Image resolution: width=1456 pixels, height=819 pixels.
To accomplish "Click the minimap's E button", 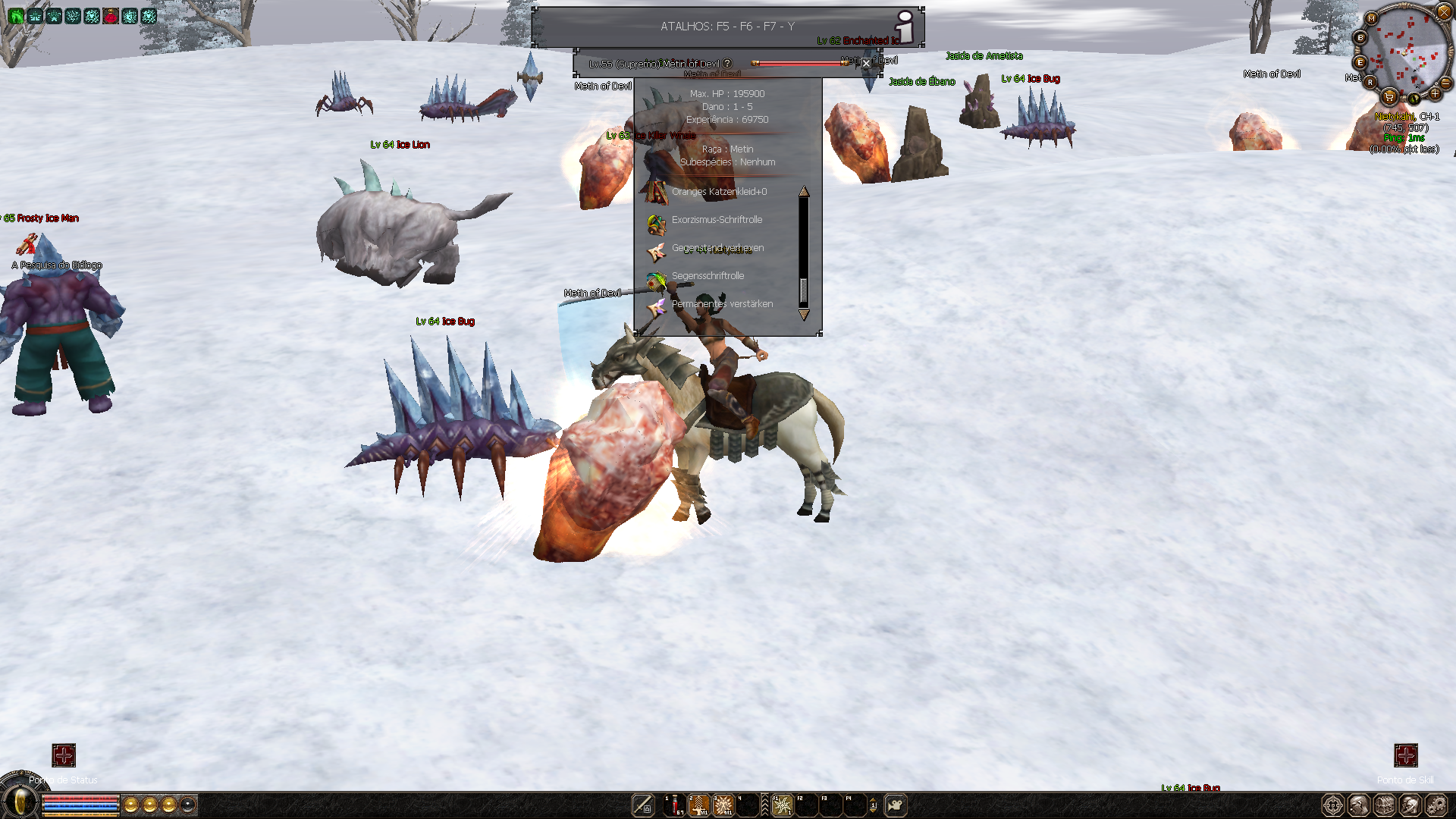I will tap(1360, 62).
